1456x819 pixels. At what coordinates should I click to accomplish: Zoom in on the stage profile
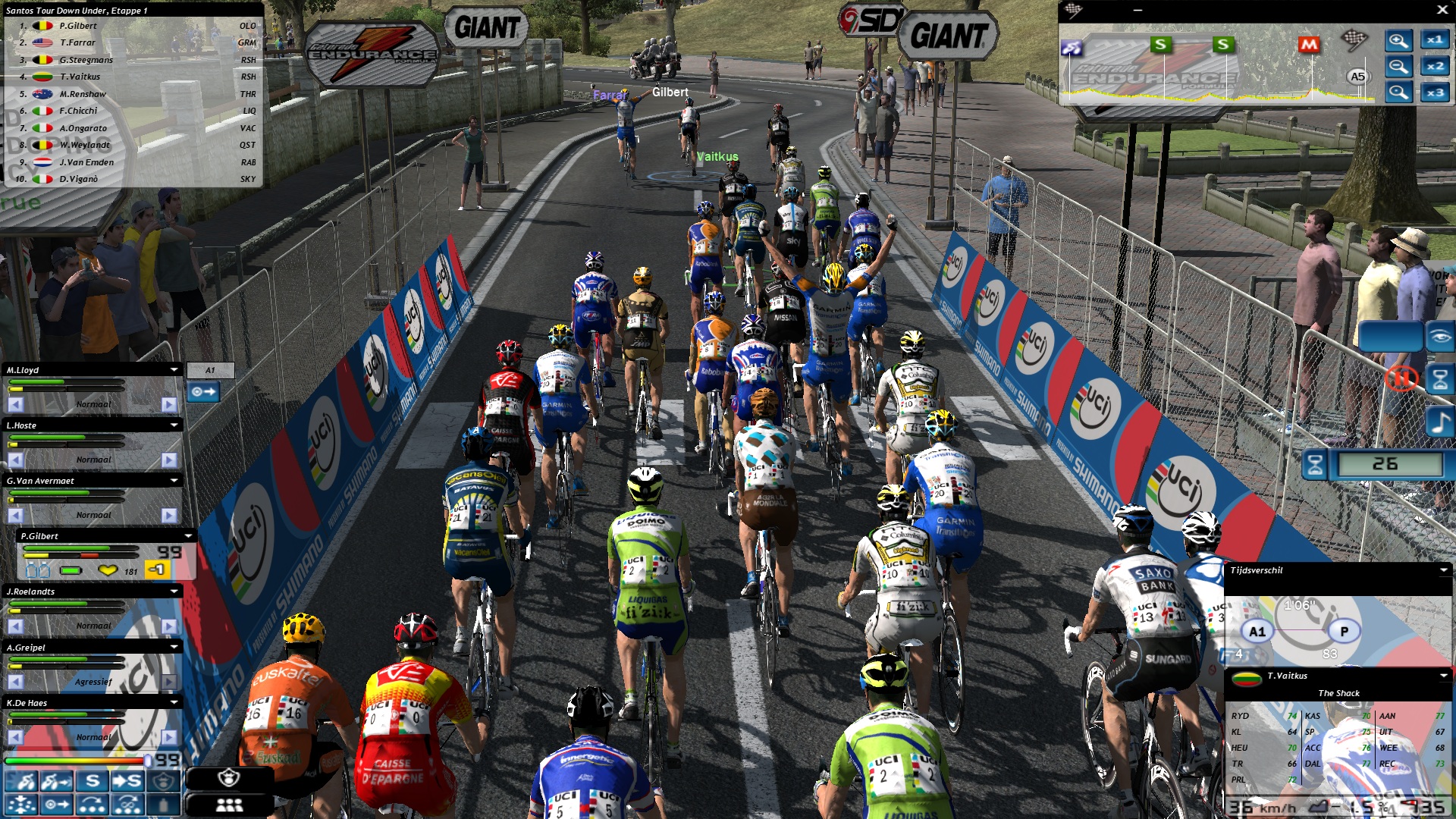tap(1398, 40)
